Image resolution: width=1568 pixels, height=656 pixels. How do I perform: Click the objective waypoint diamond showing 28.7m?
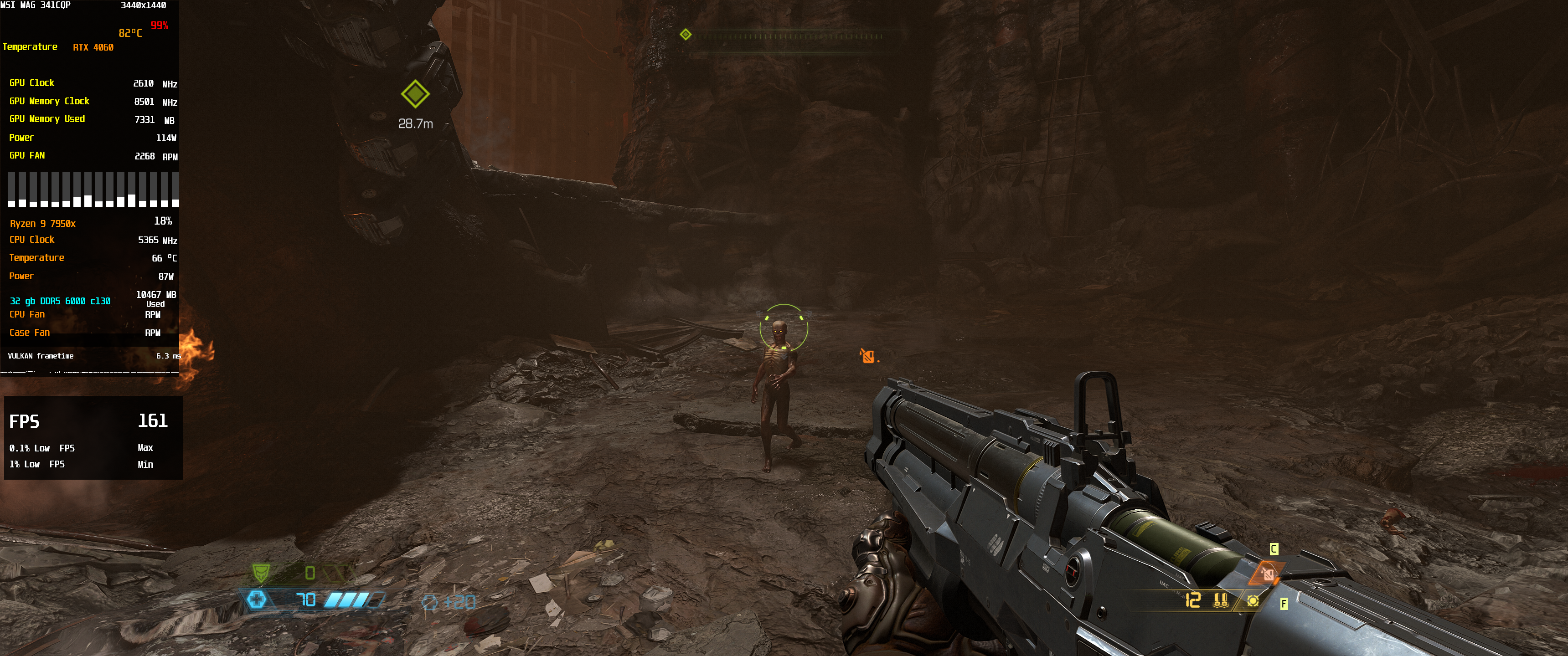click(x=415, y=94)
